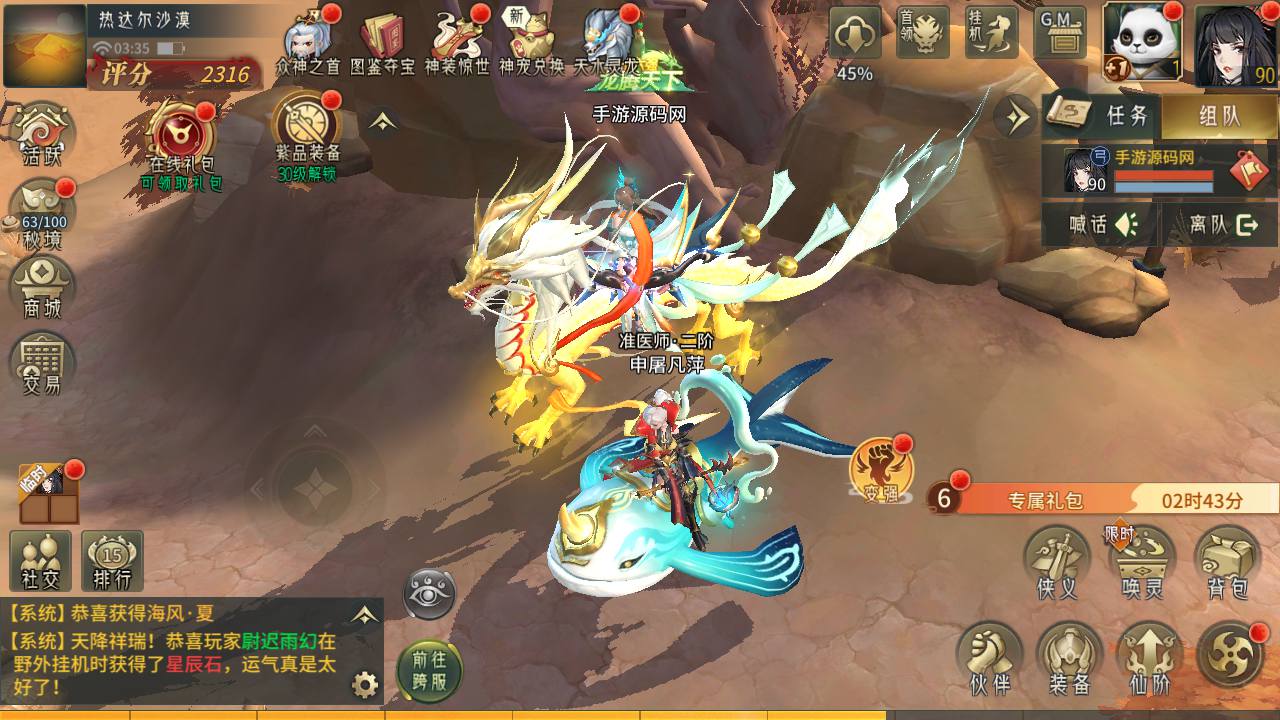Open the 商城 shop

tap(42, 285)
